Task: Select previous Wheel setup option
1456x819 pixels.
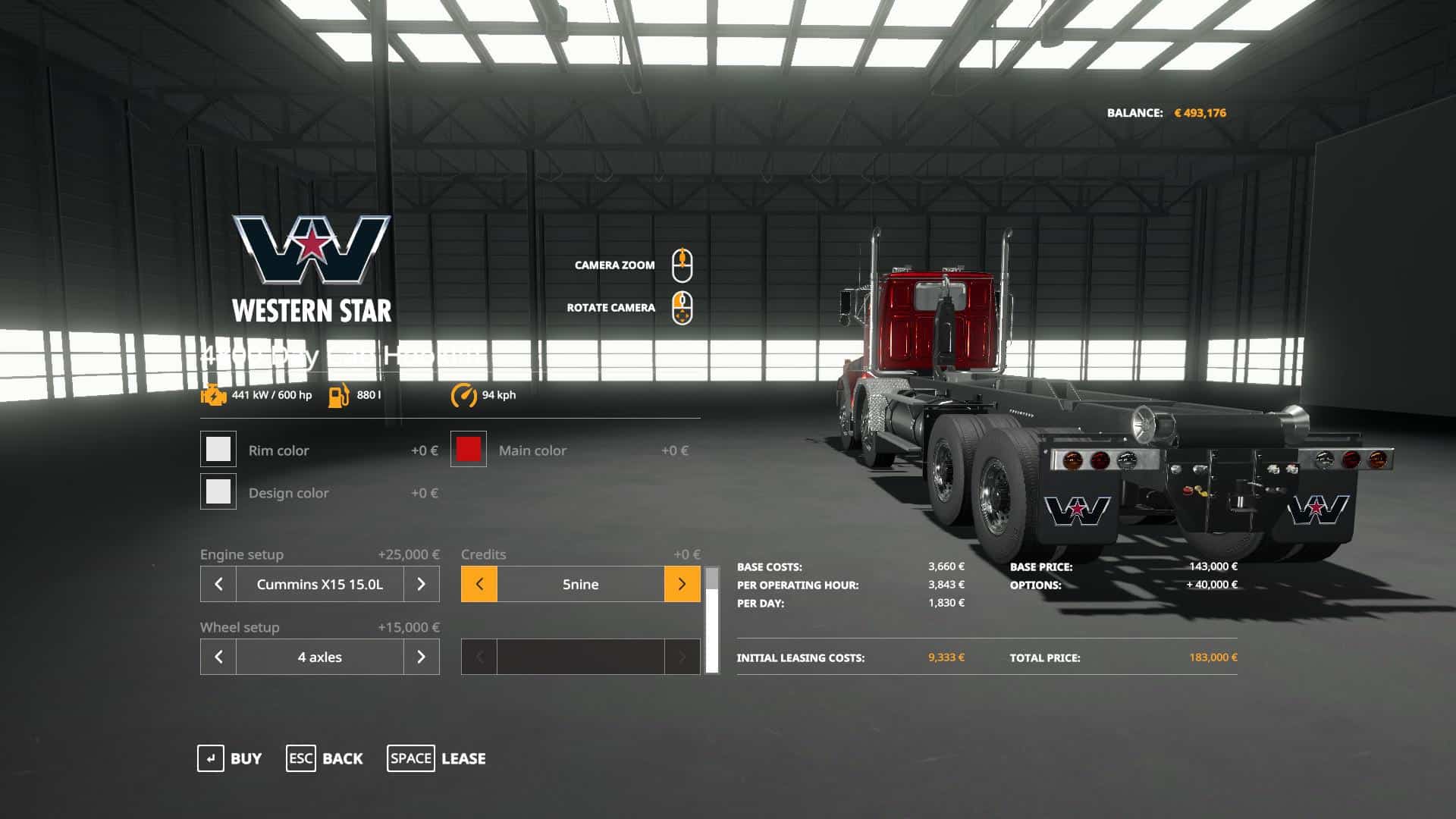Action: coord(218,657)
